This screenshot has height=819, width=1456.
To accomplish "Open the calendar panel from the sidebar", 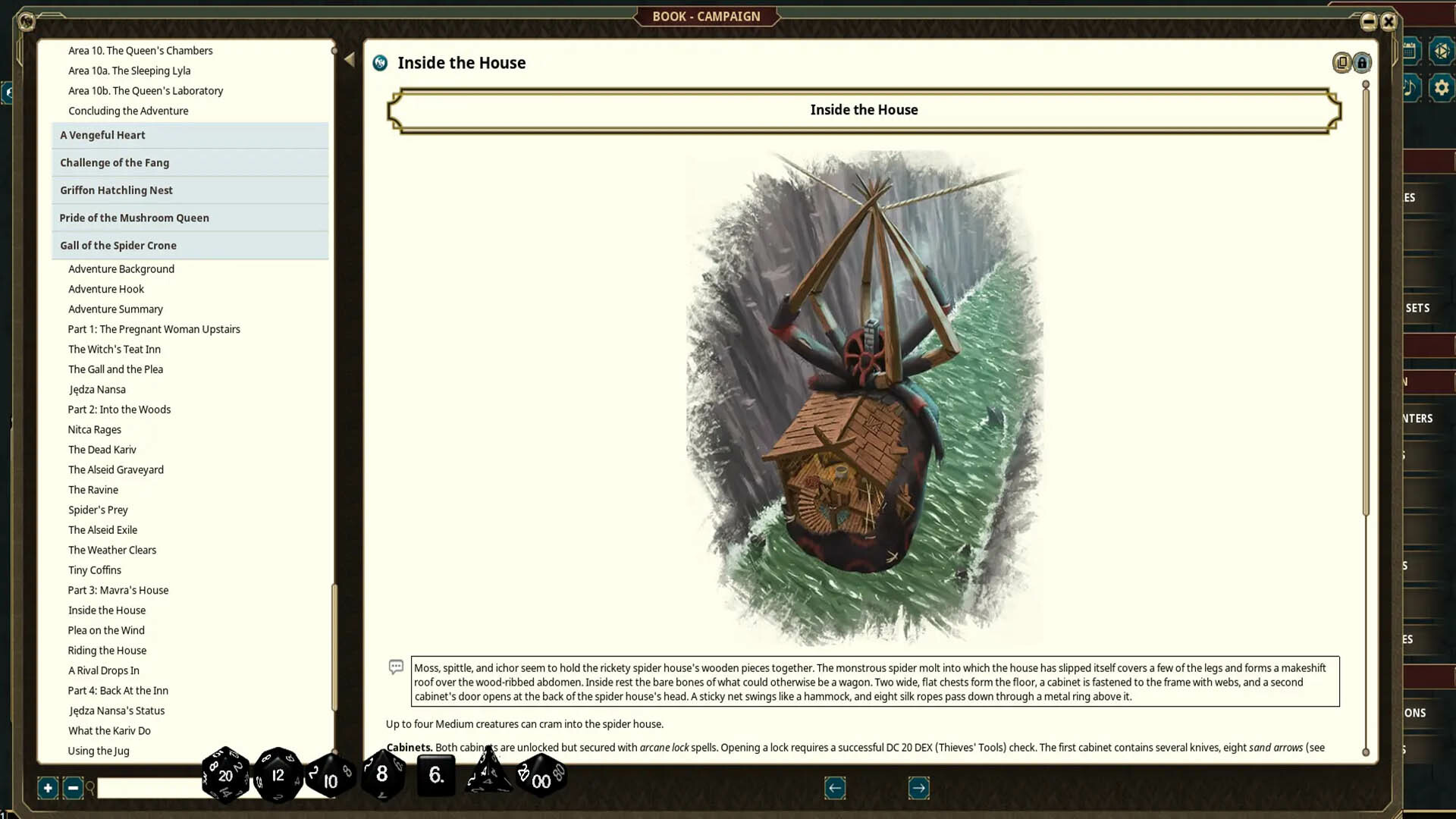I will (1409, 51).
